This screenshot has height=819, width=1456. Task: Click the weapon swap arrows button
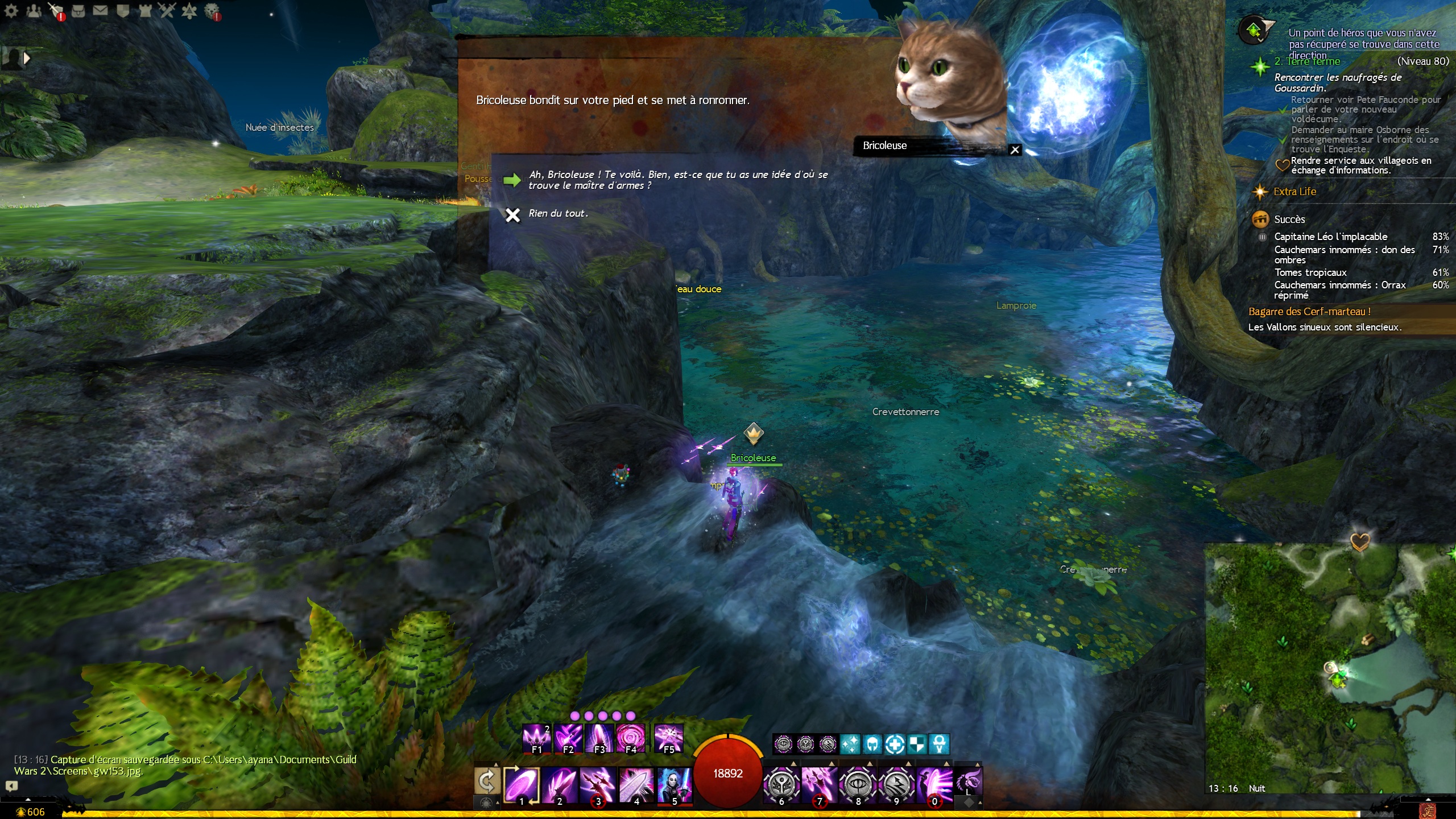click(487, 781)
